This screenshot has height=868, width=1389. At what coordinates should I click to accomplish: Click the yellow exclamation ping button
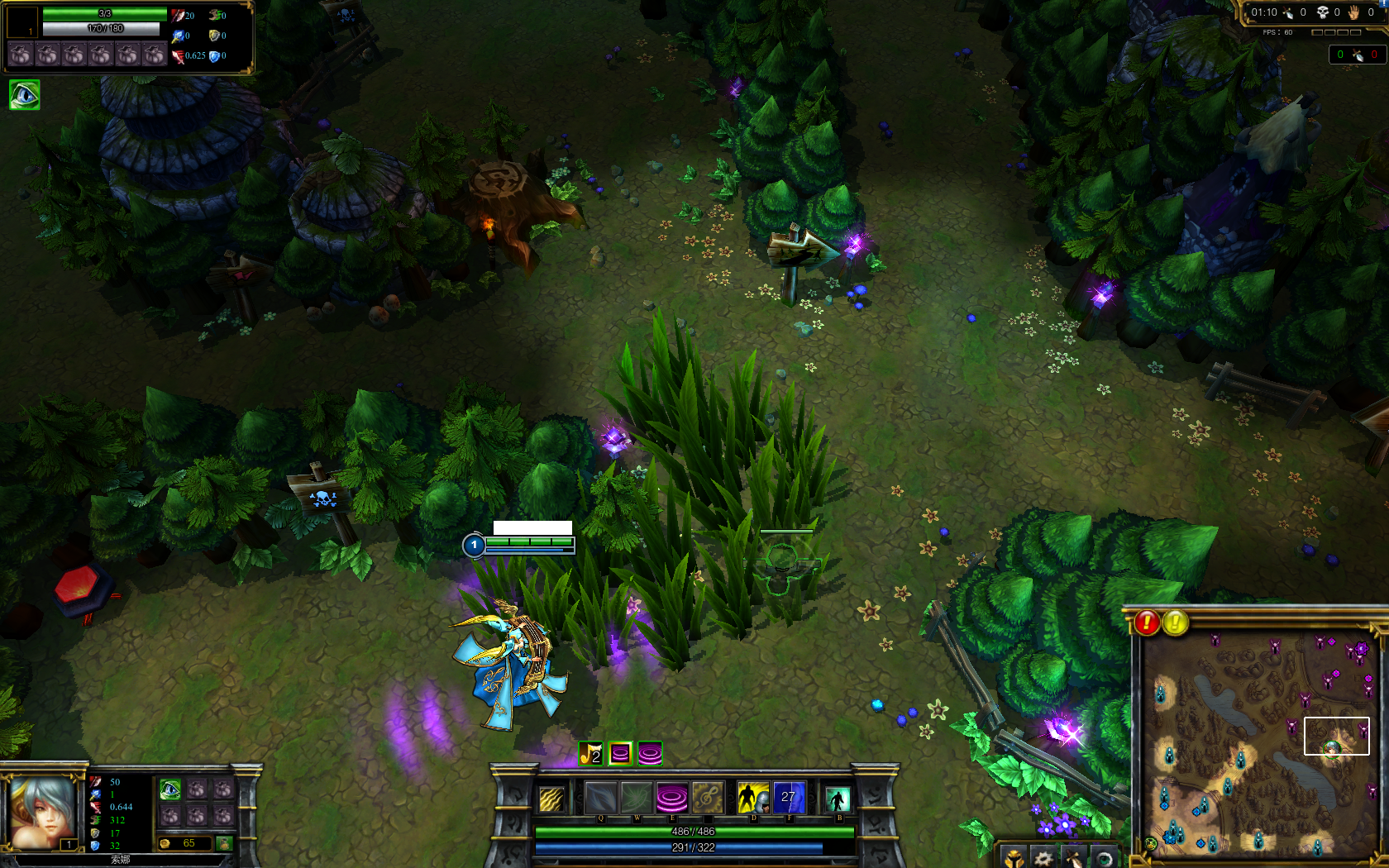point(1175,622)
